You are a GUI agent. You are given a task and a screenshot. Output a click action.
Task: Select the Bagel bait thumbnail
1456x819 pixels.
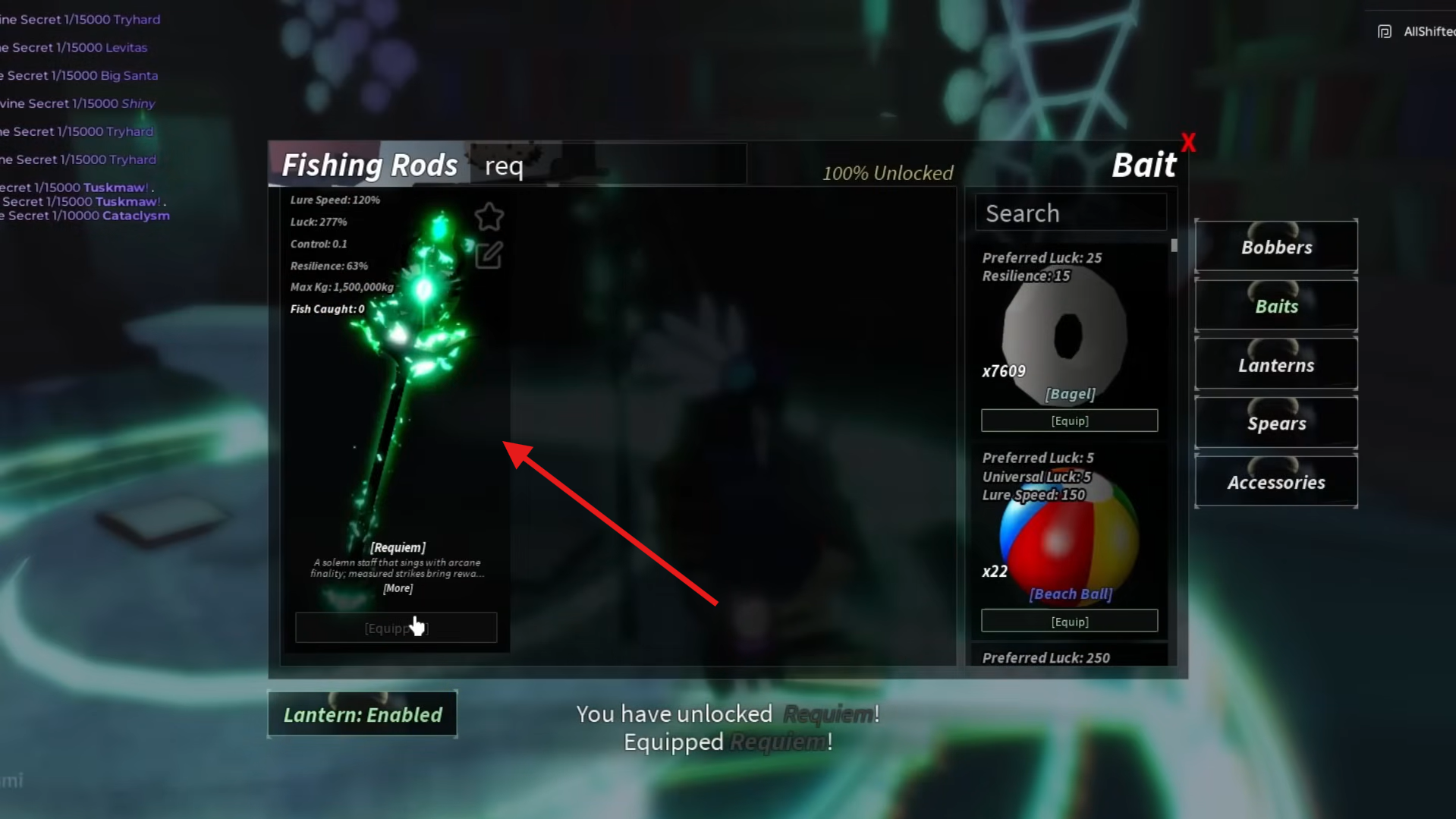[x=1067, y=334]
